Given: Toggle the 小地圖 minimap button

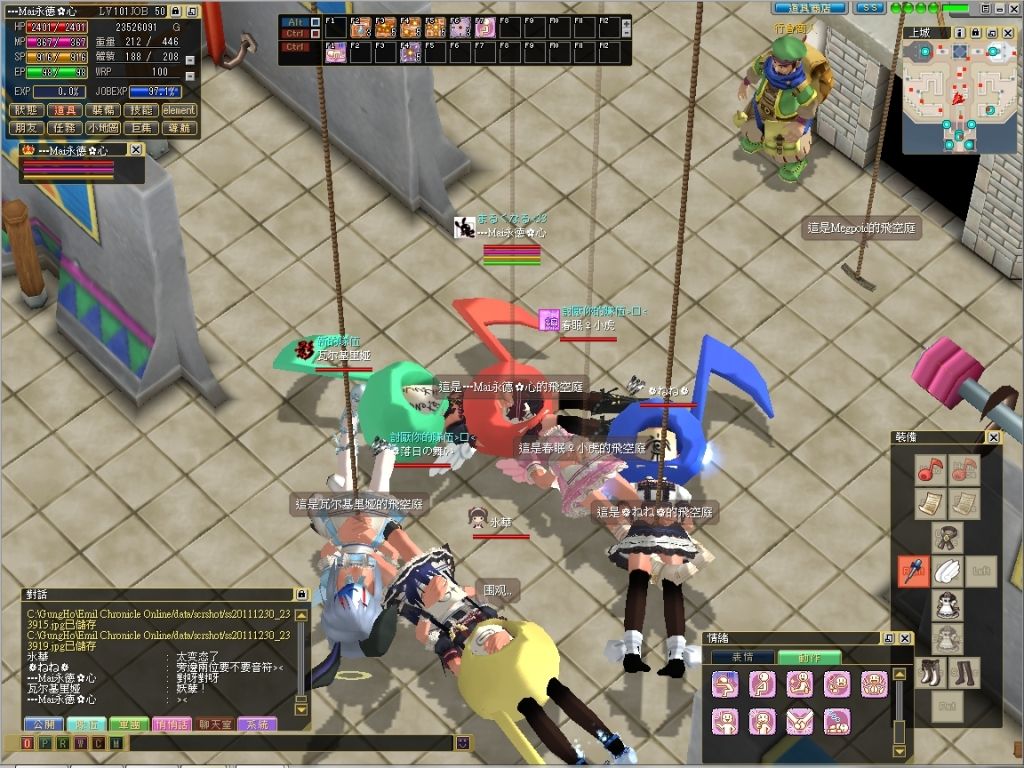Looking at the screenshot, I should (103, 127).
